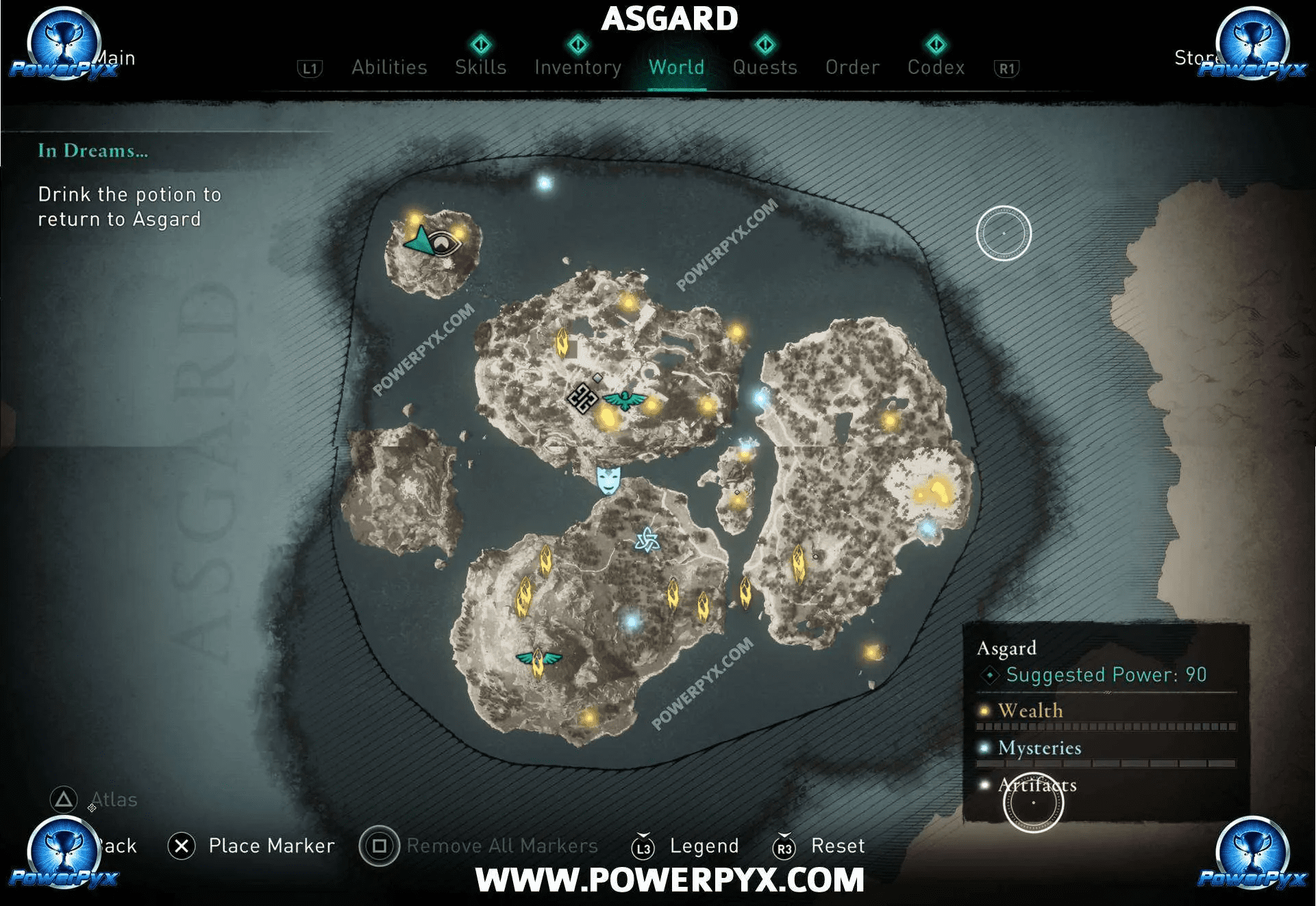Switch to the Codex tab

point(936,67)
